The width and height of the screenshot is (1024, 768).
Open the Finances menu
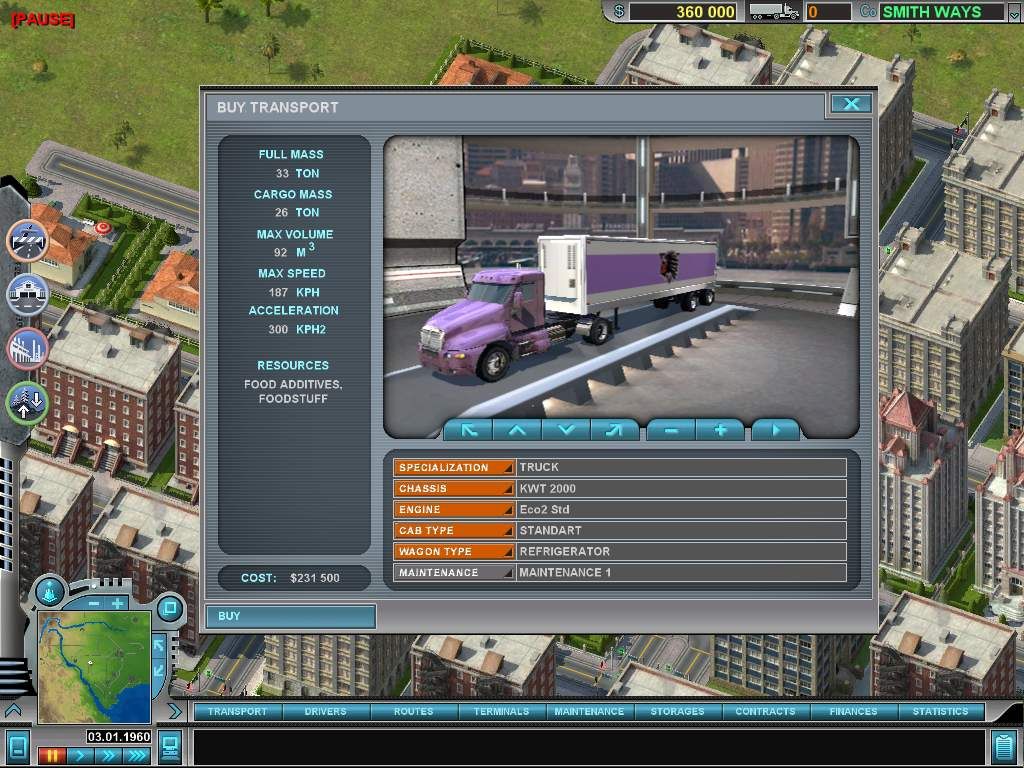[853, 712]
